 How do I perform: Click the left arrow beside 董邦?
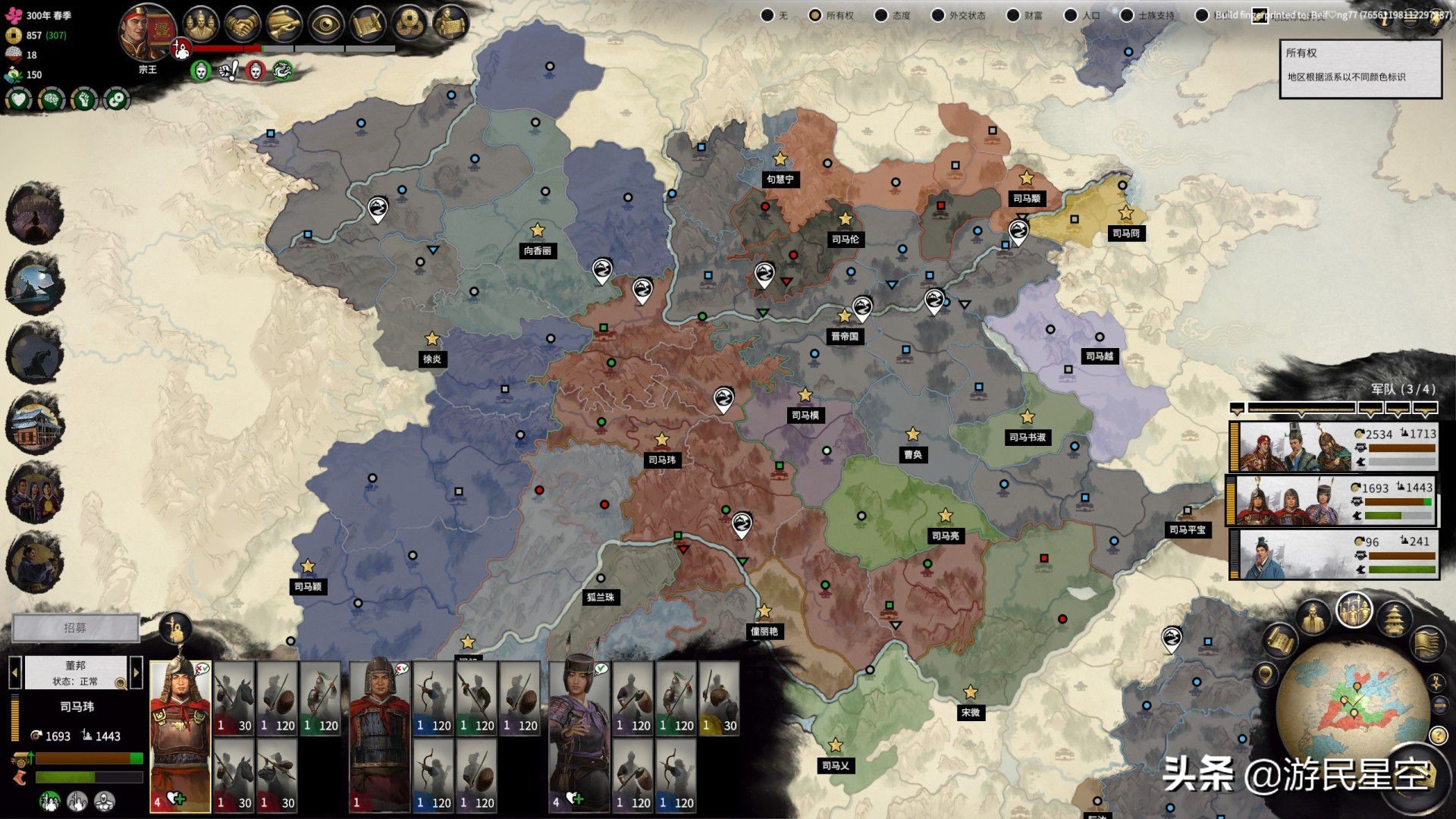[x=15, y=672]
